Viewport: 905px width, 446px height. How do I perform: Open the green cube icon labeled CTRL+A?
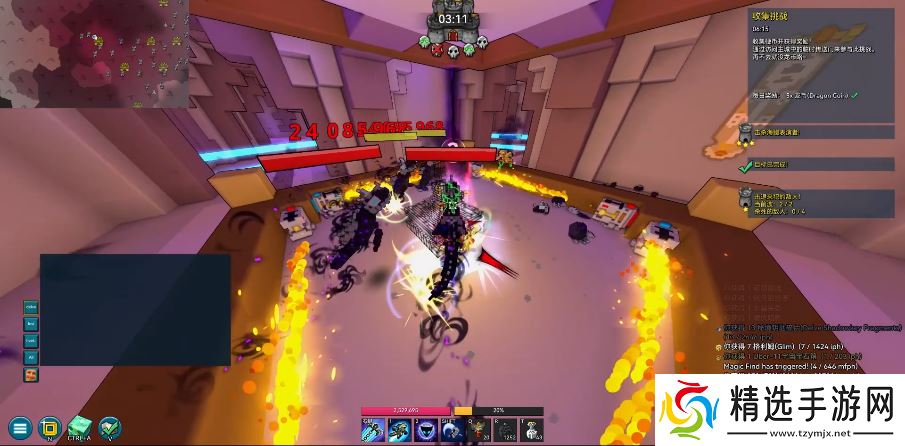(x=79, y=428)
